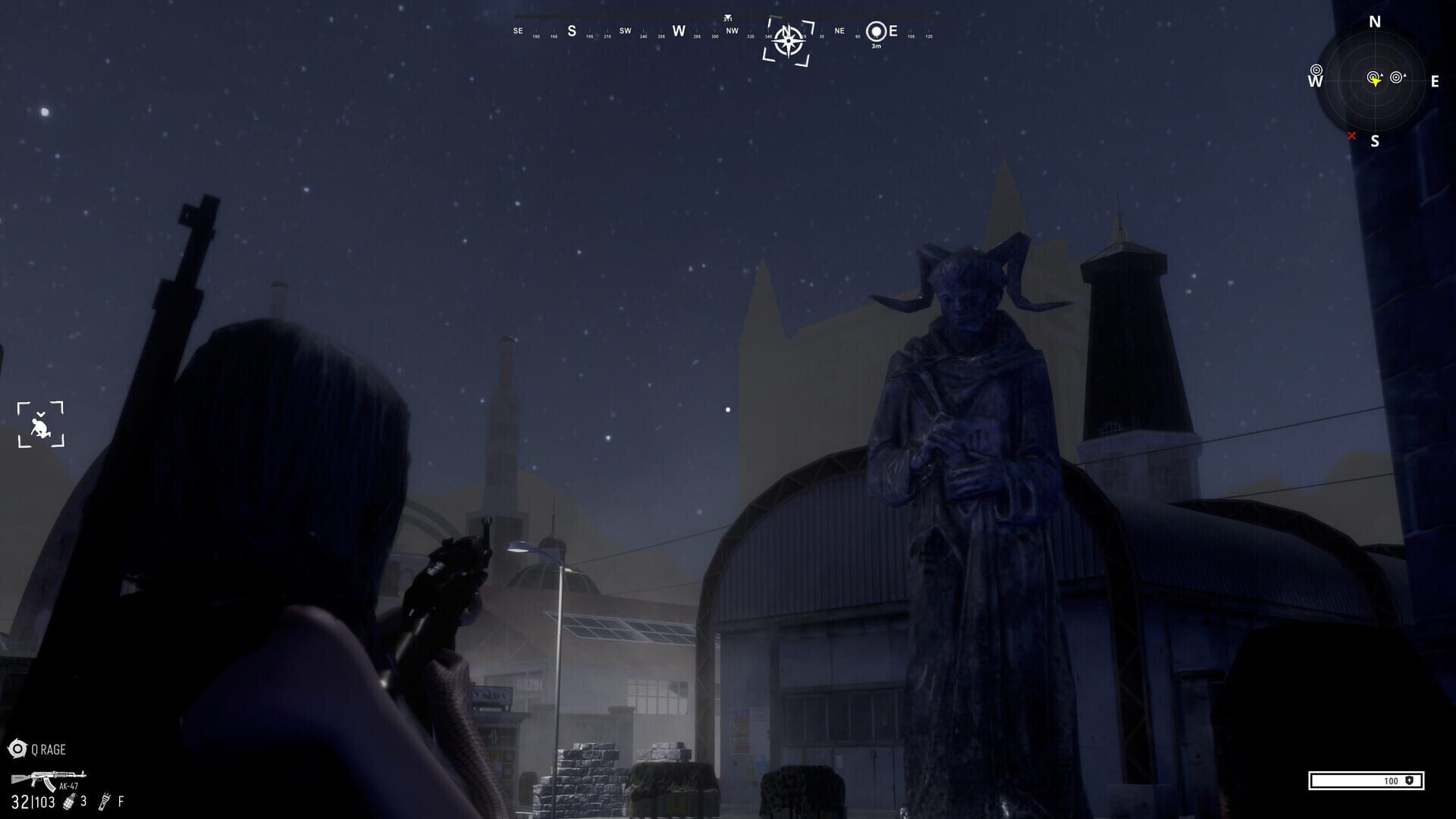Toggle the flashlight via its F indicator
The width and height of the screenshot is (1456, 819).
[x=121, y=802]
